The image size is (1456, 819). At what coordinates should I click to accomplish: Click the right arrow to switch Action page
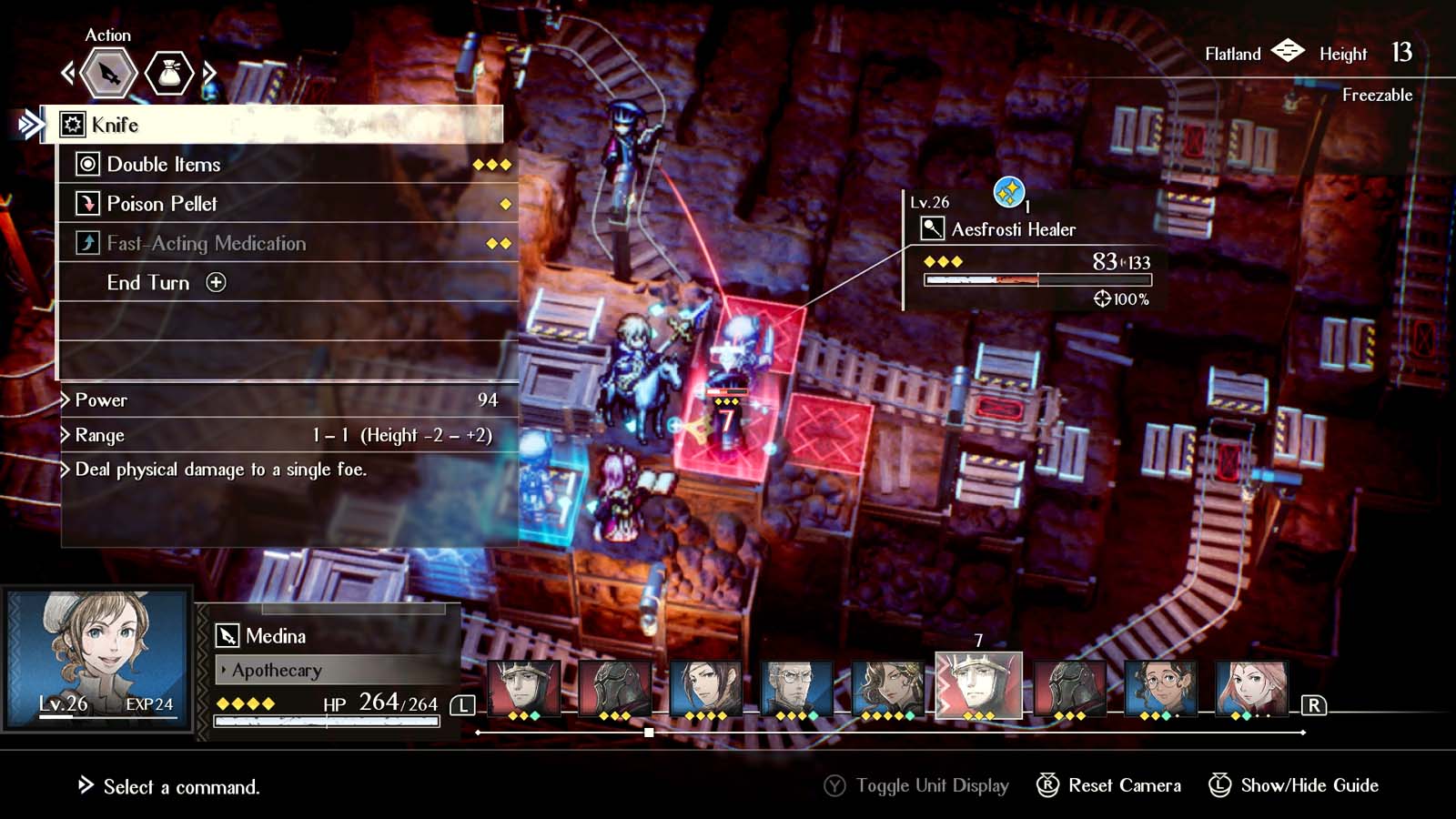click(x=207, y=74)
